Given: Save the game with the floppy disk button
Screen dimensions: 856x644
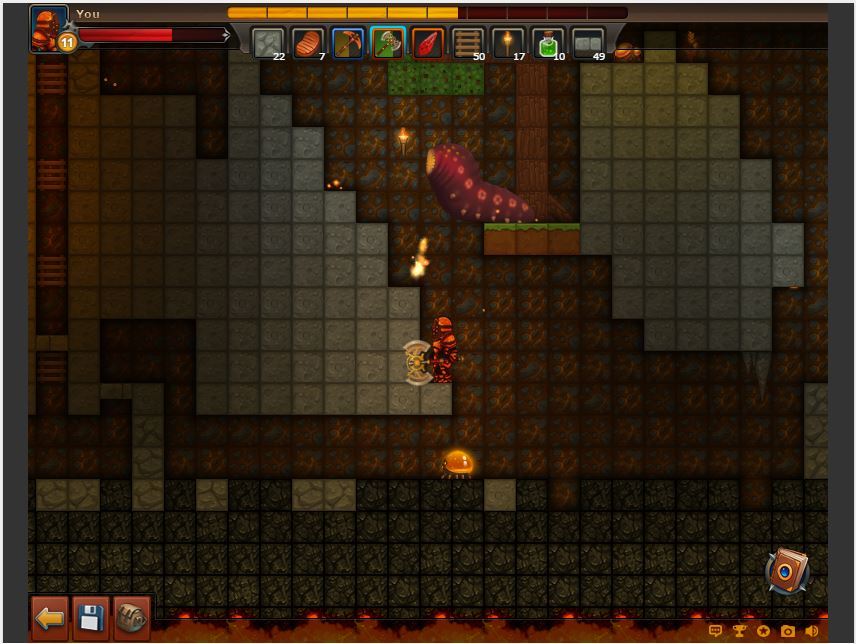Looking at the screenshot, I should [x=91, y=617].
